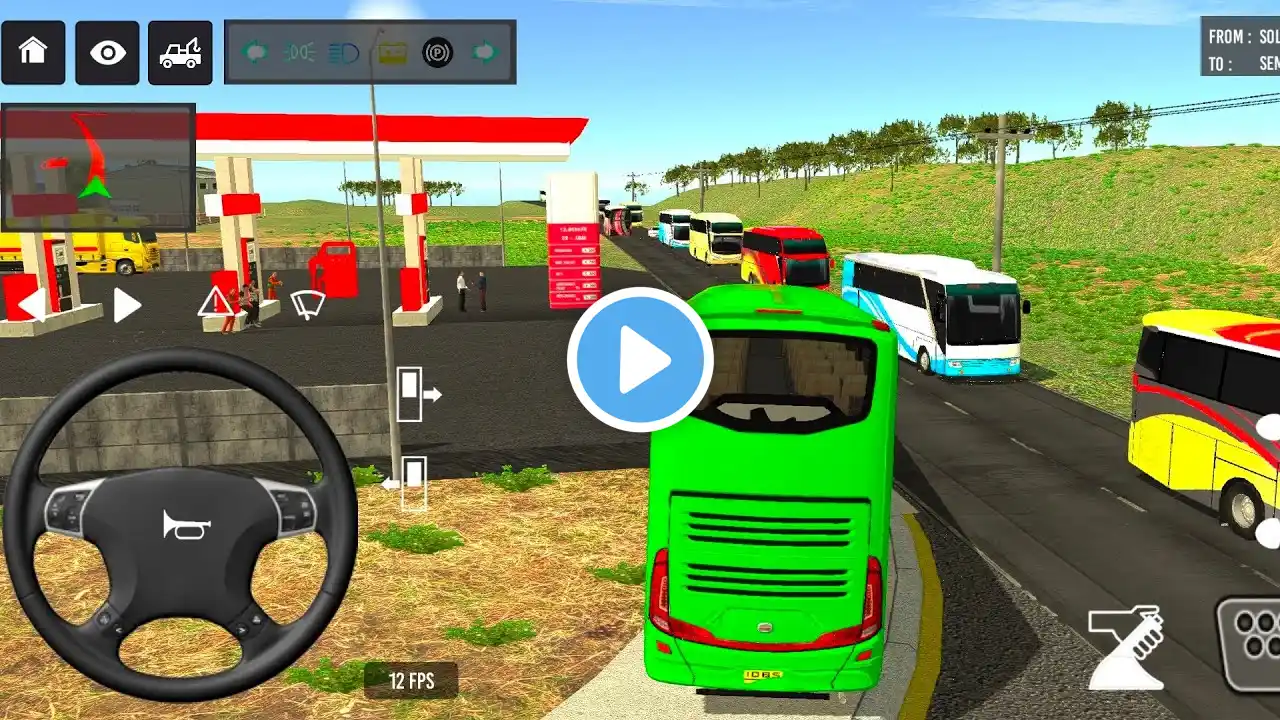Toggle the green right turn signal indicator
The height and width of the screenshot is (720, 1280).
484,51
